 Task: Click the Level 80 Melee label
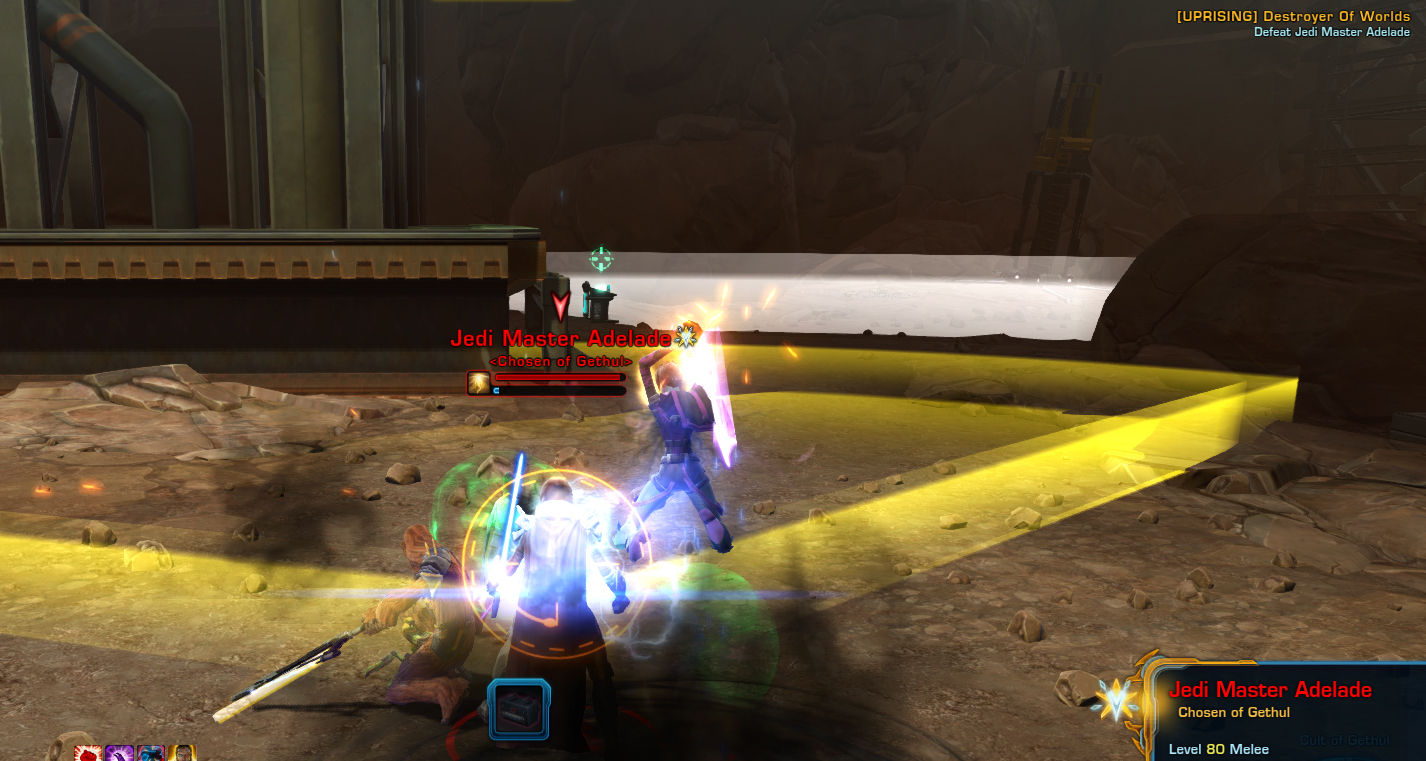1218,749
